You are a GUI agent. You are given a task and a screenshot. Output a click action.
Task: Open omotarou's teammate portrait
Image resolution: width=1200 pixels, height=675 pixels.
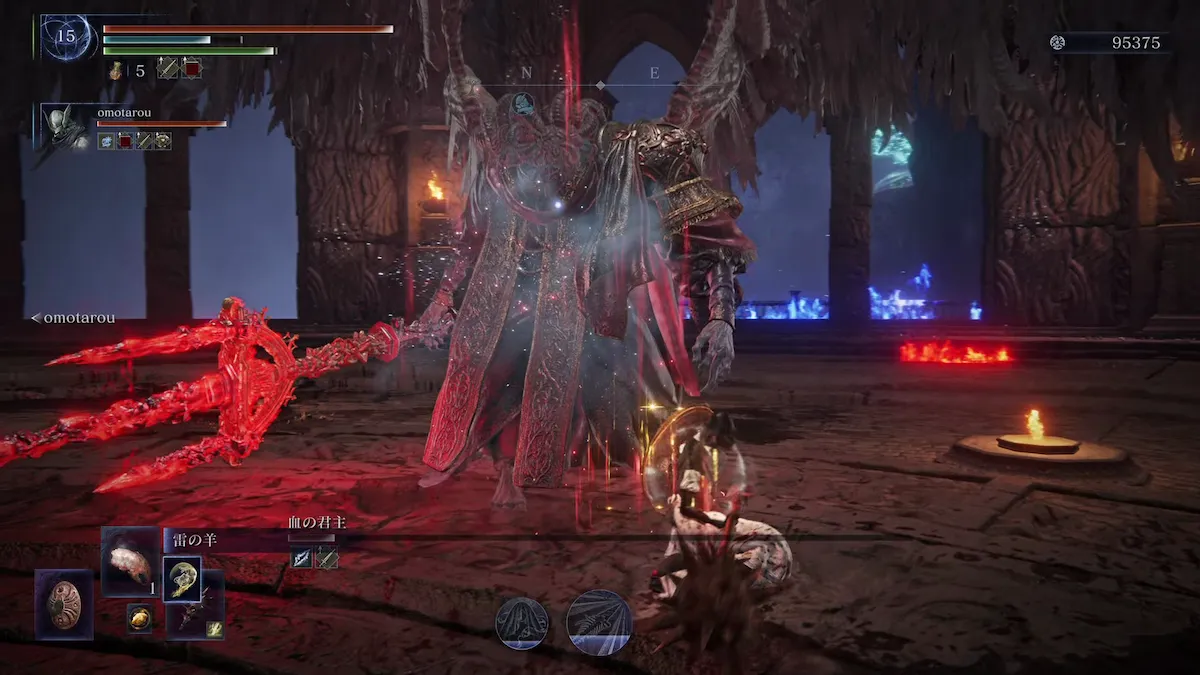[64, 126]
